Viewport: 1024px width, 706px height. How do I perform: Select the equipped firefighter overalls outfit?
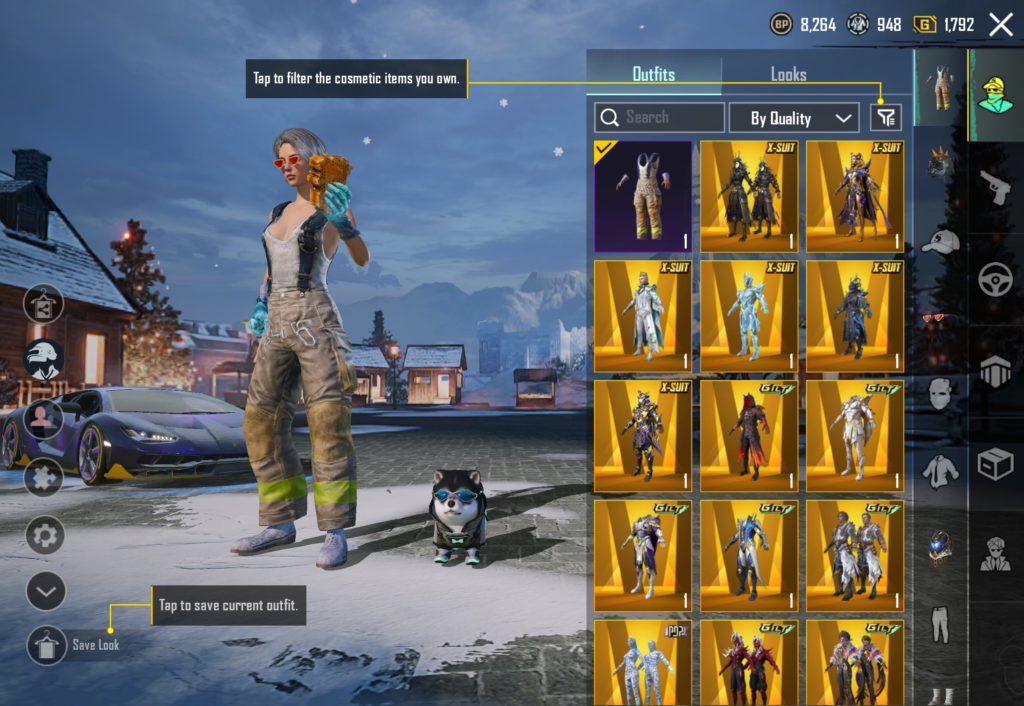(643, 196)
